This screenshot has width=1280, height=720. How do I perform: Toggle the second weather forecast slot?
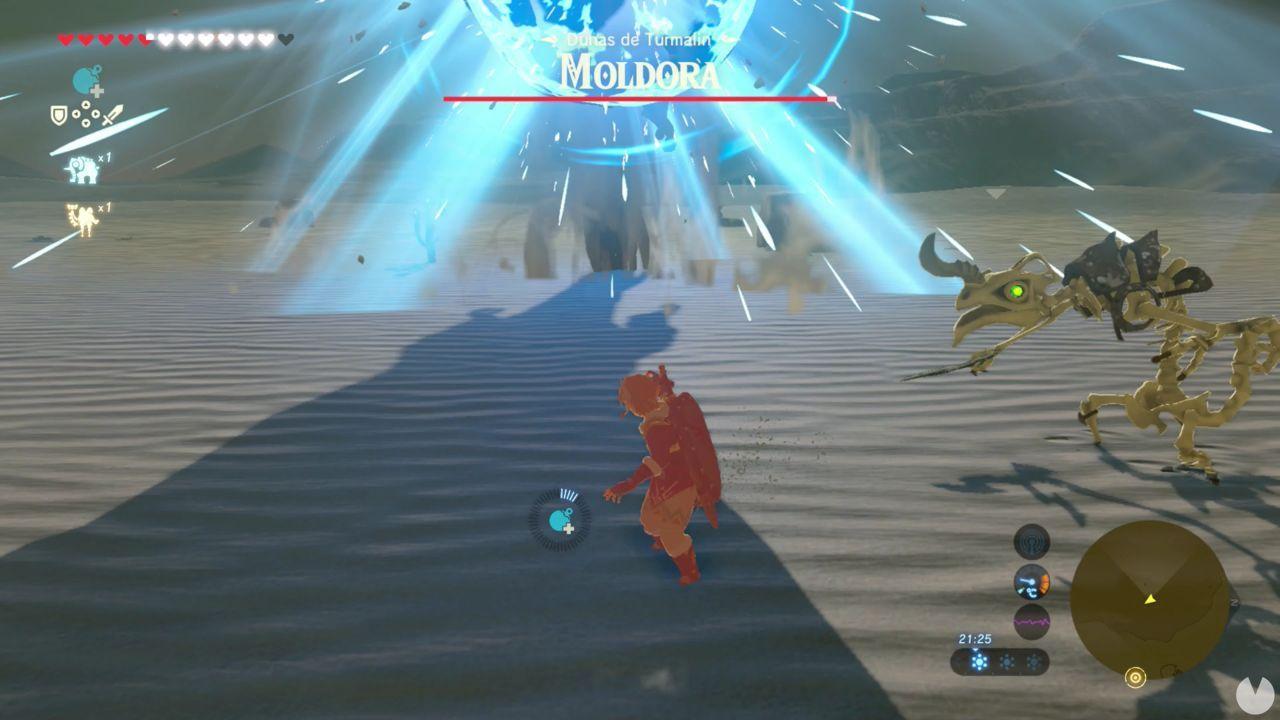[x=1006, y=662]
